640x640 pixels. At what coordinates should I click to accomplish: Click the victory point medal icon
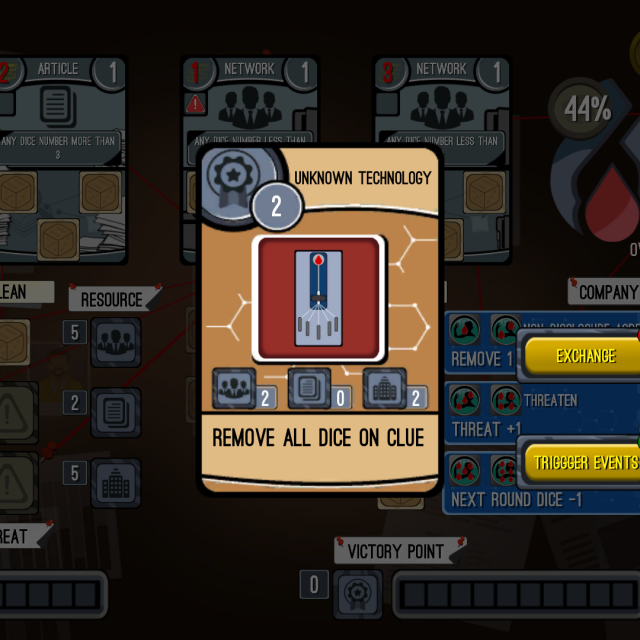click(x=357, y=594)
